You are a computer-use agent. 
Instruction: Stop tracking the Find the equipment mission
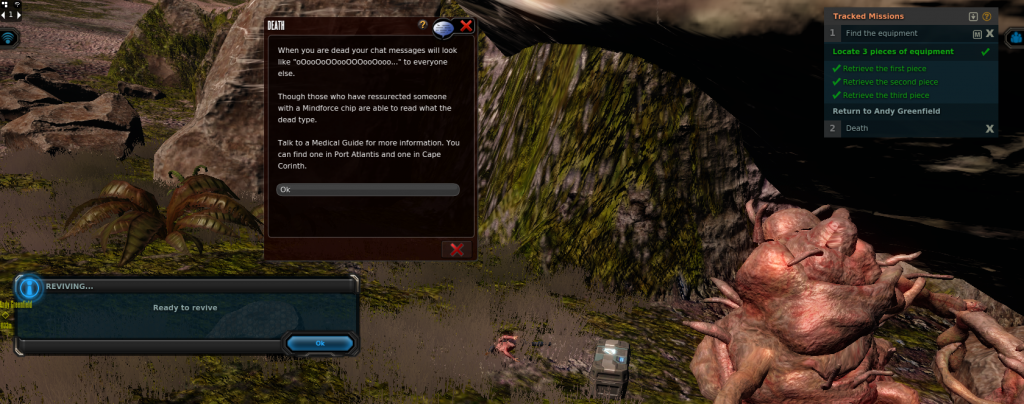pos(989,33)
